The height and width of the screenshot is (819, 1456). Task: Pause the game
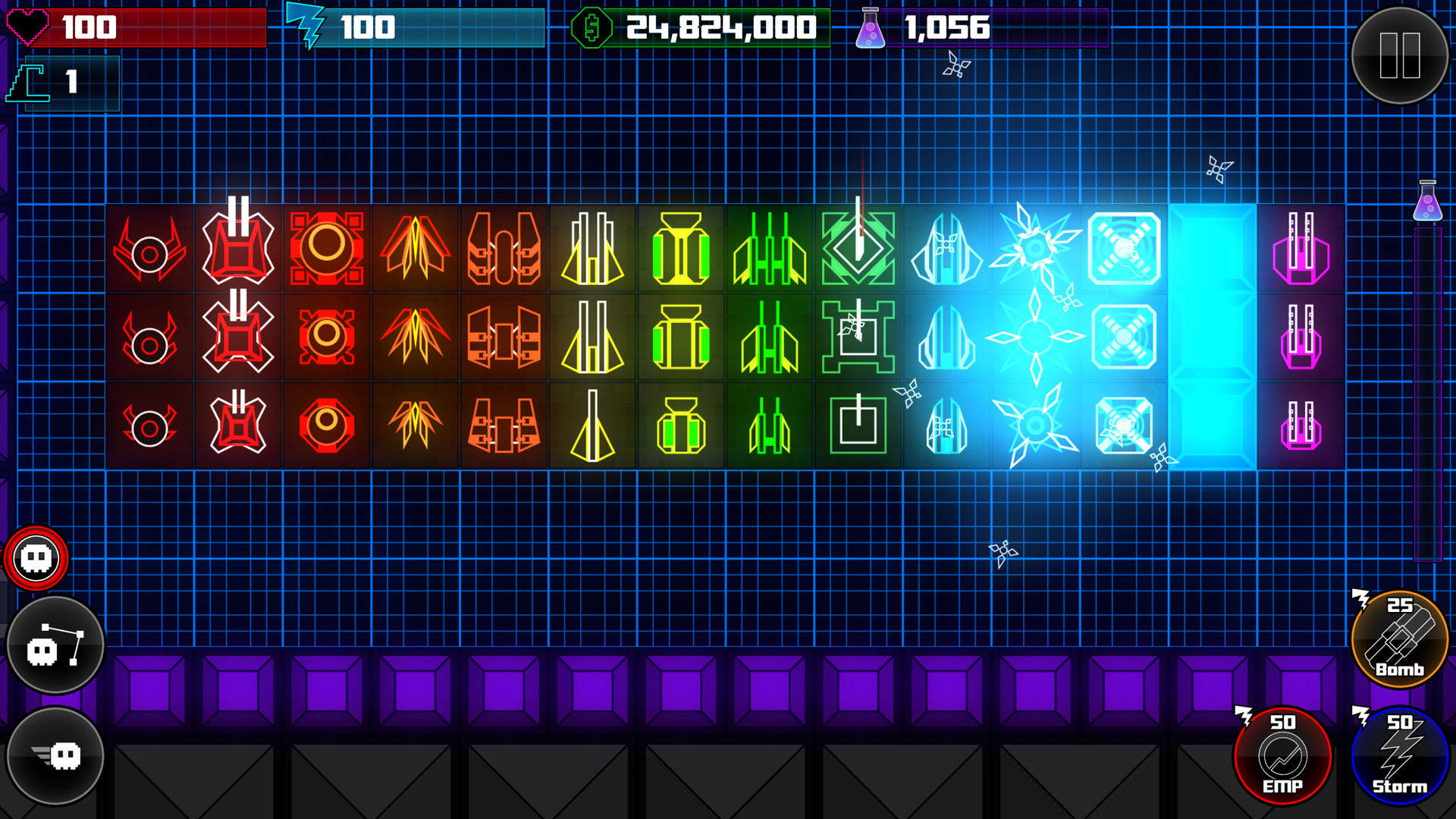tap(1401, 53)
